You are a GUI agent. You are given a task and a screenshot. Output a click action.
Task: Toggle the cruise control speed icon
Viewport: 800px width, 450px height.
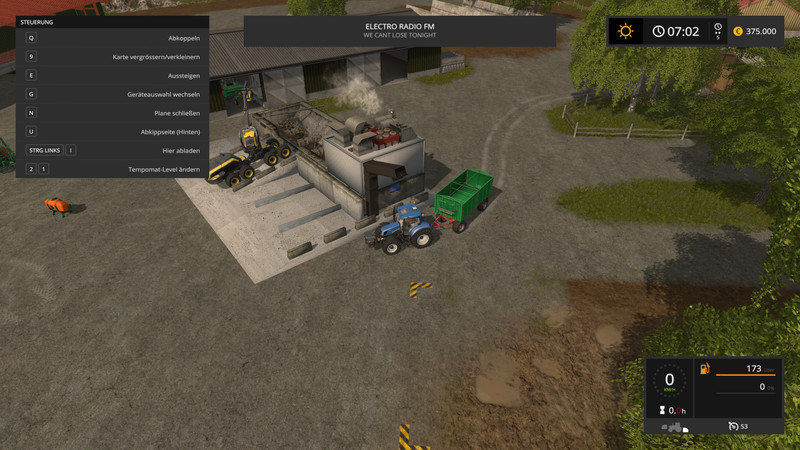(x=735, y=427)
